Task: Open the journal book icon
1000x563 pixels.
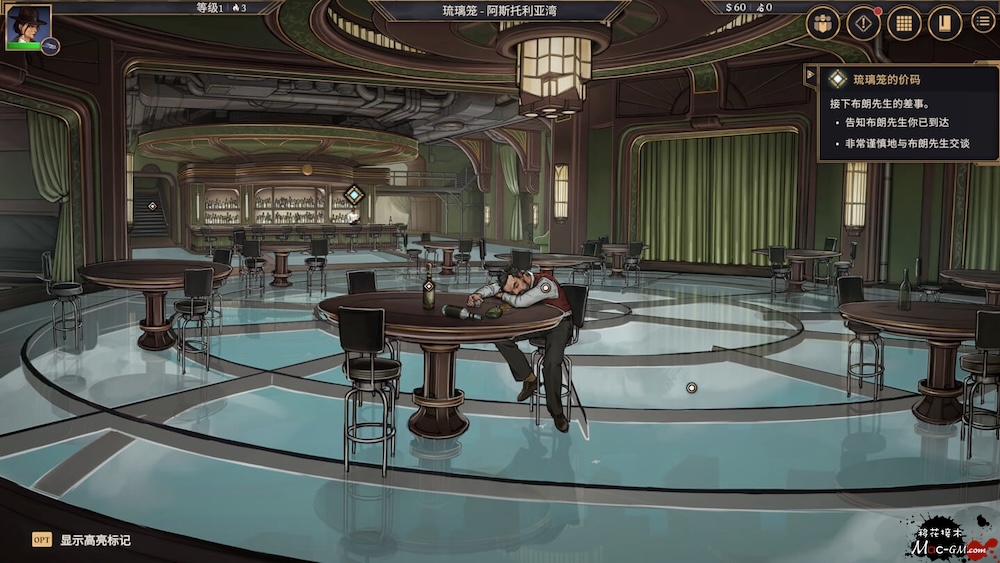Action: [x=944, y=23]
